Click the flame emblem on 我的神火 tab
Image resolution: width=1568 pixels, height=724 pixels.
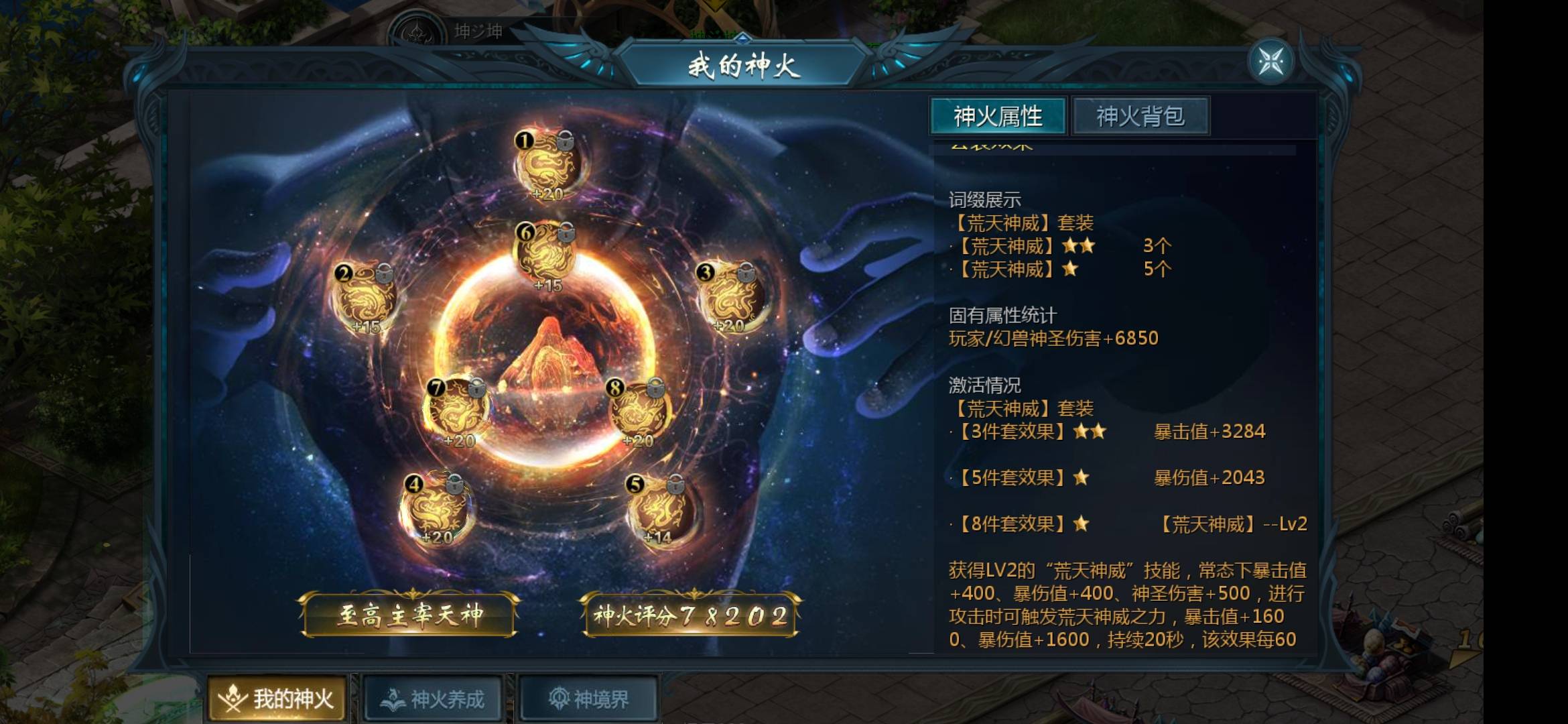point(233,697)
